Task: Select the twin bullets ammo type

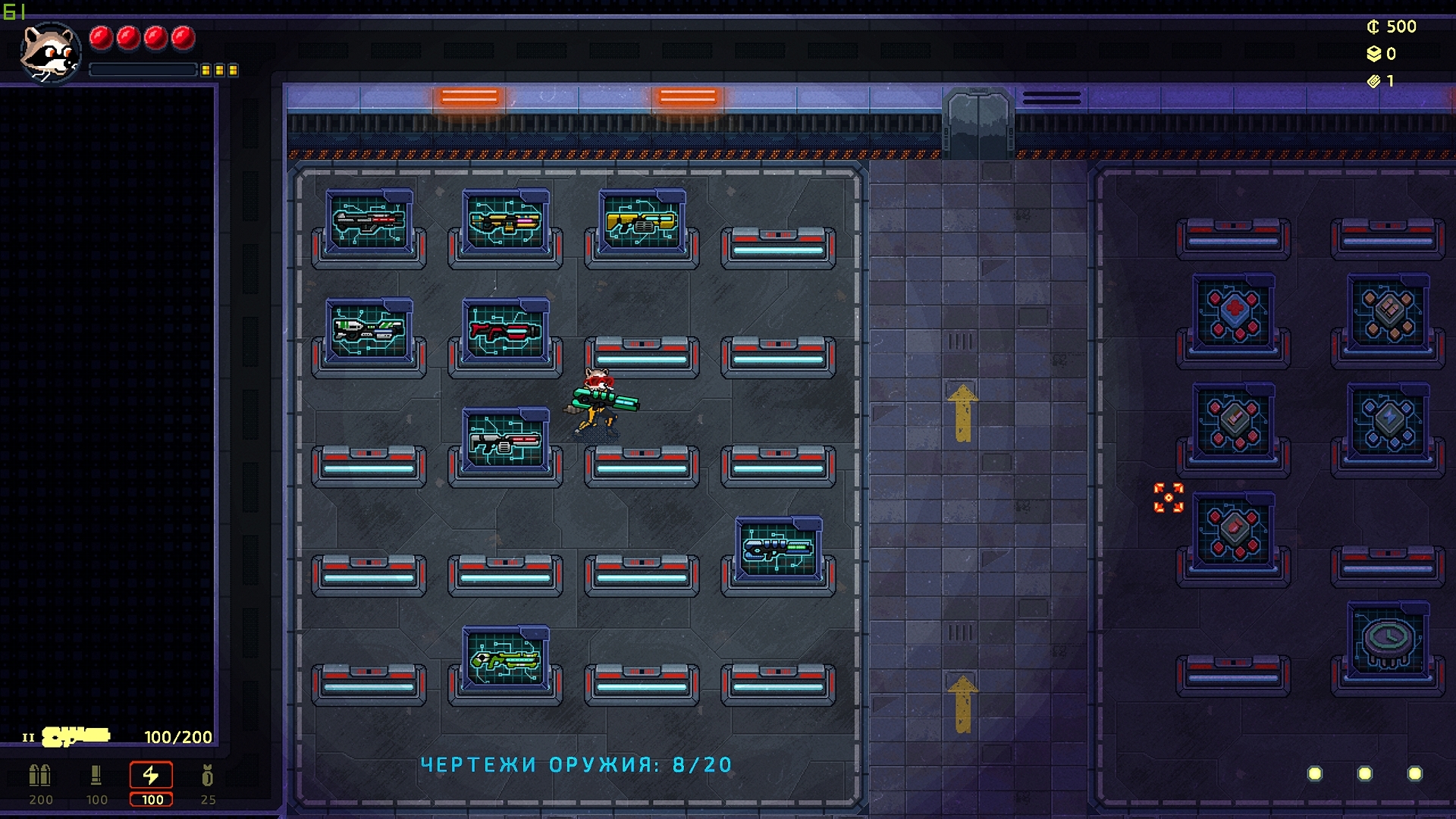Action: (39, 776)
